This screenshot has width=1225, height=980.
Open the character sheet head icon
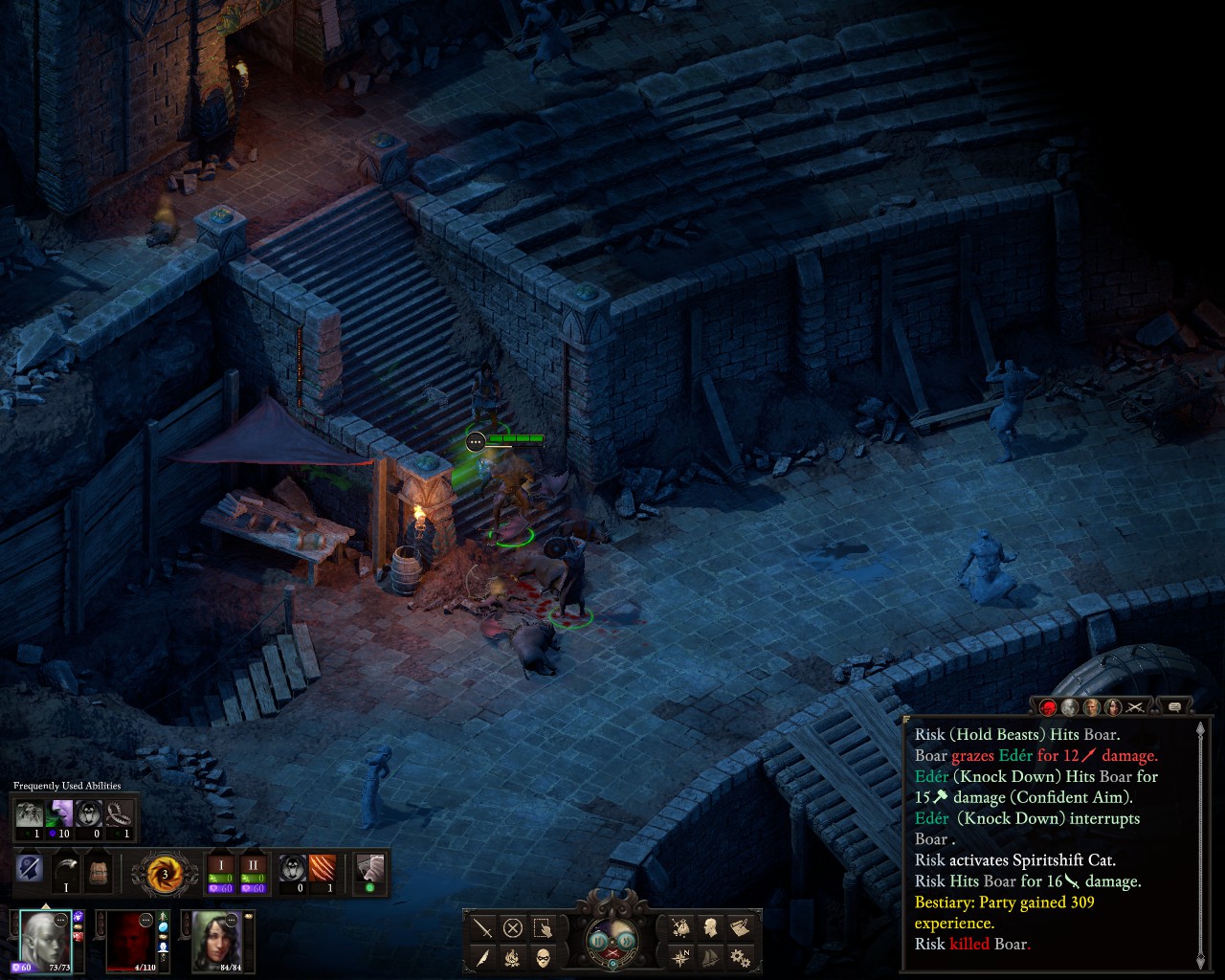tap(710, 928)
